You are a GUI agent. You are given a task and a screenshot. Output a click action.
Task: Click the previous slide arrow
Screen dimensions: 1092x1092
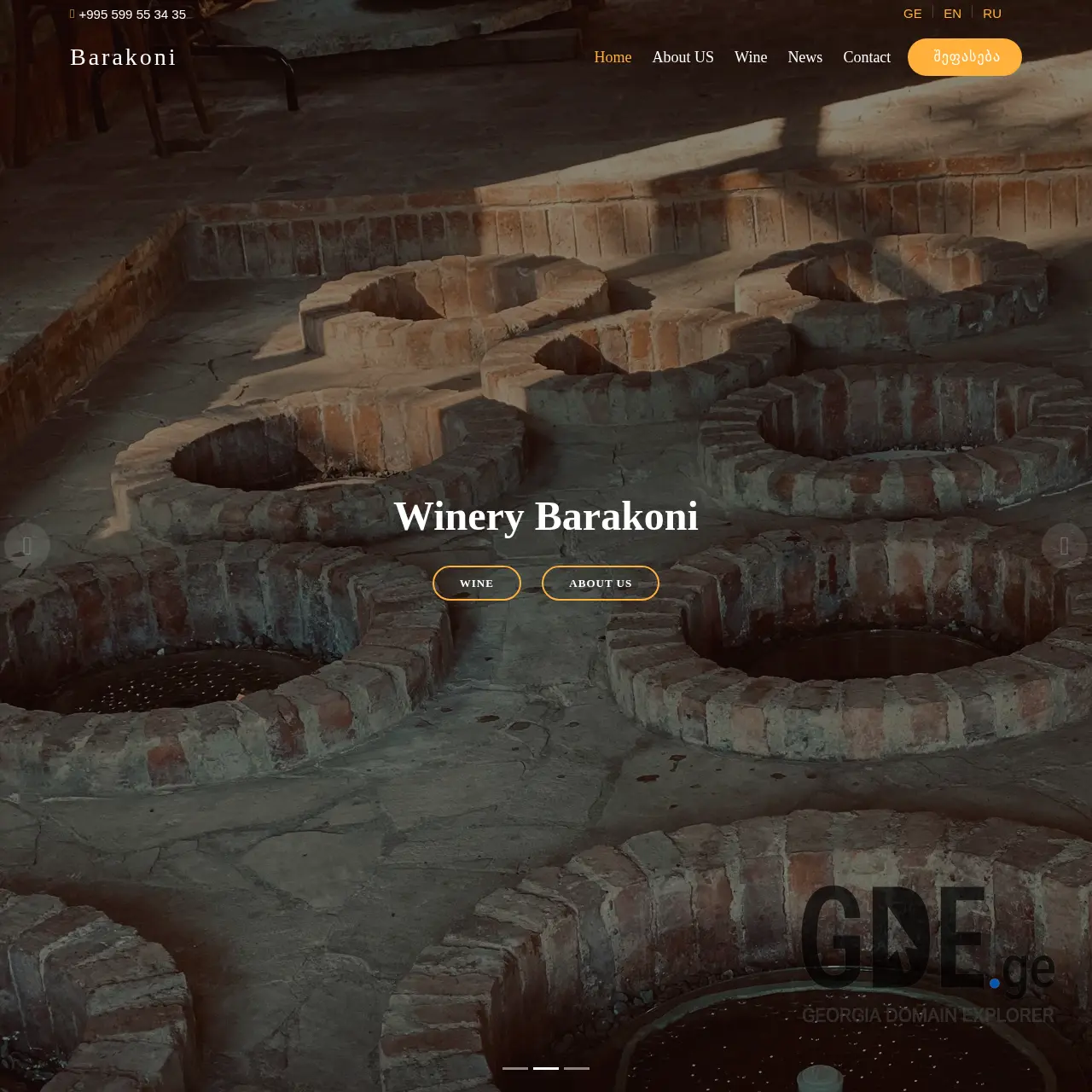coord(28,546)
